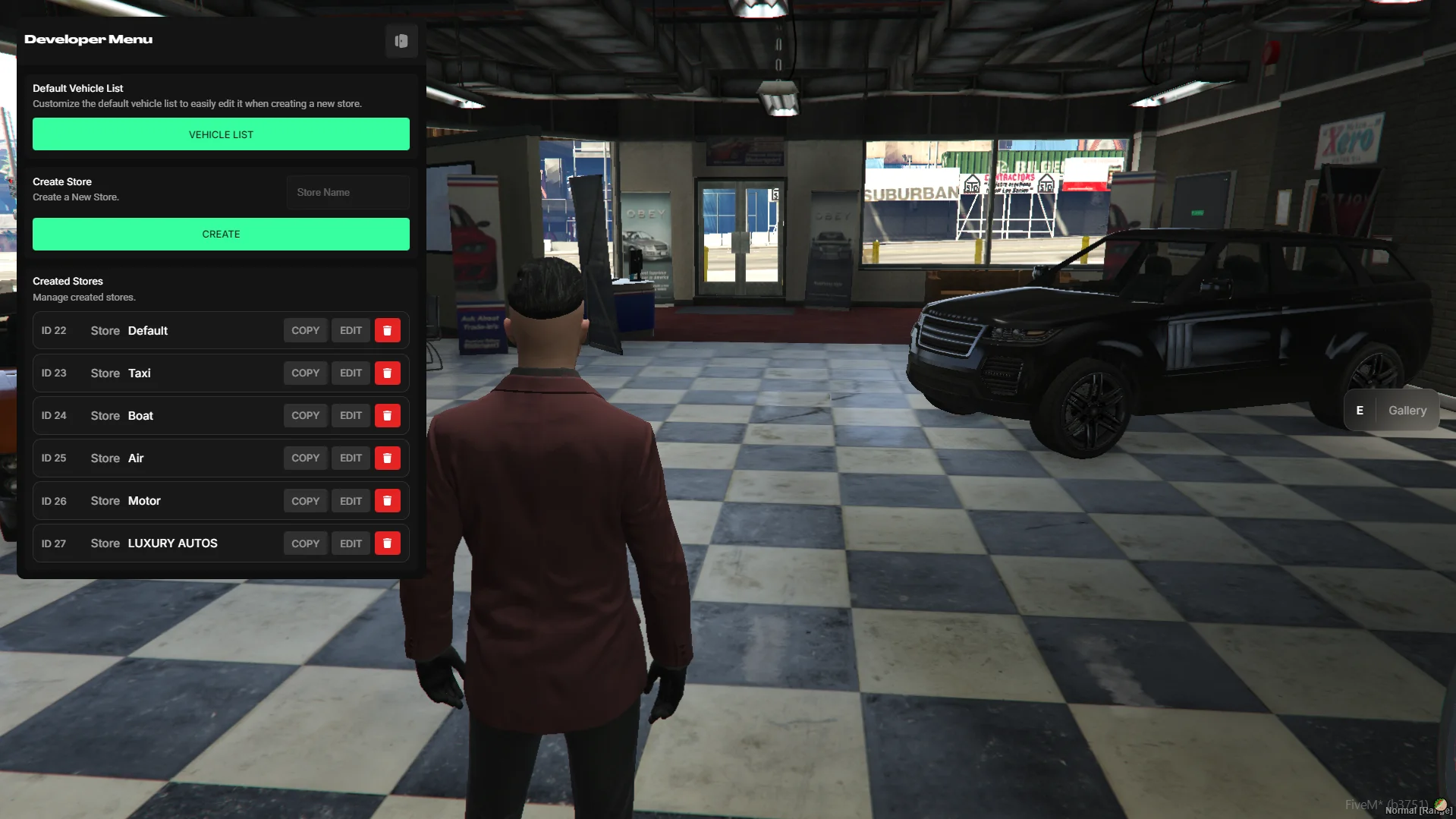The height and width of the screenshot is (819, 1456).
Task: Delete the Taxi store
Action: [387, 373]
